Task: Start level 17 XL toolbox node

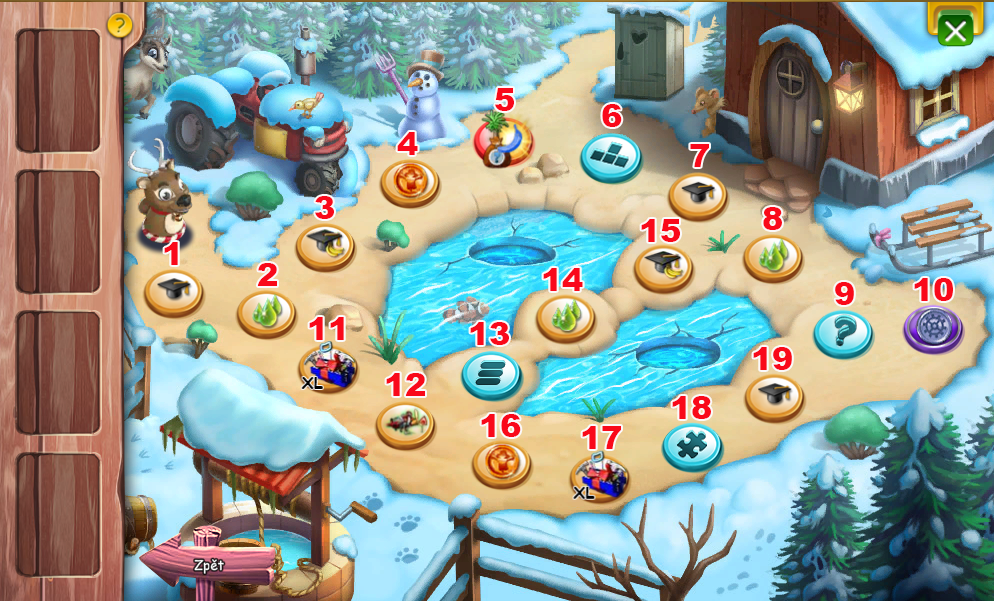Action: click(x=599, y=477)
